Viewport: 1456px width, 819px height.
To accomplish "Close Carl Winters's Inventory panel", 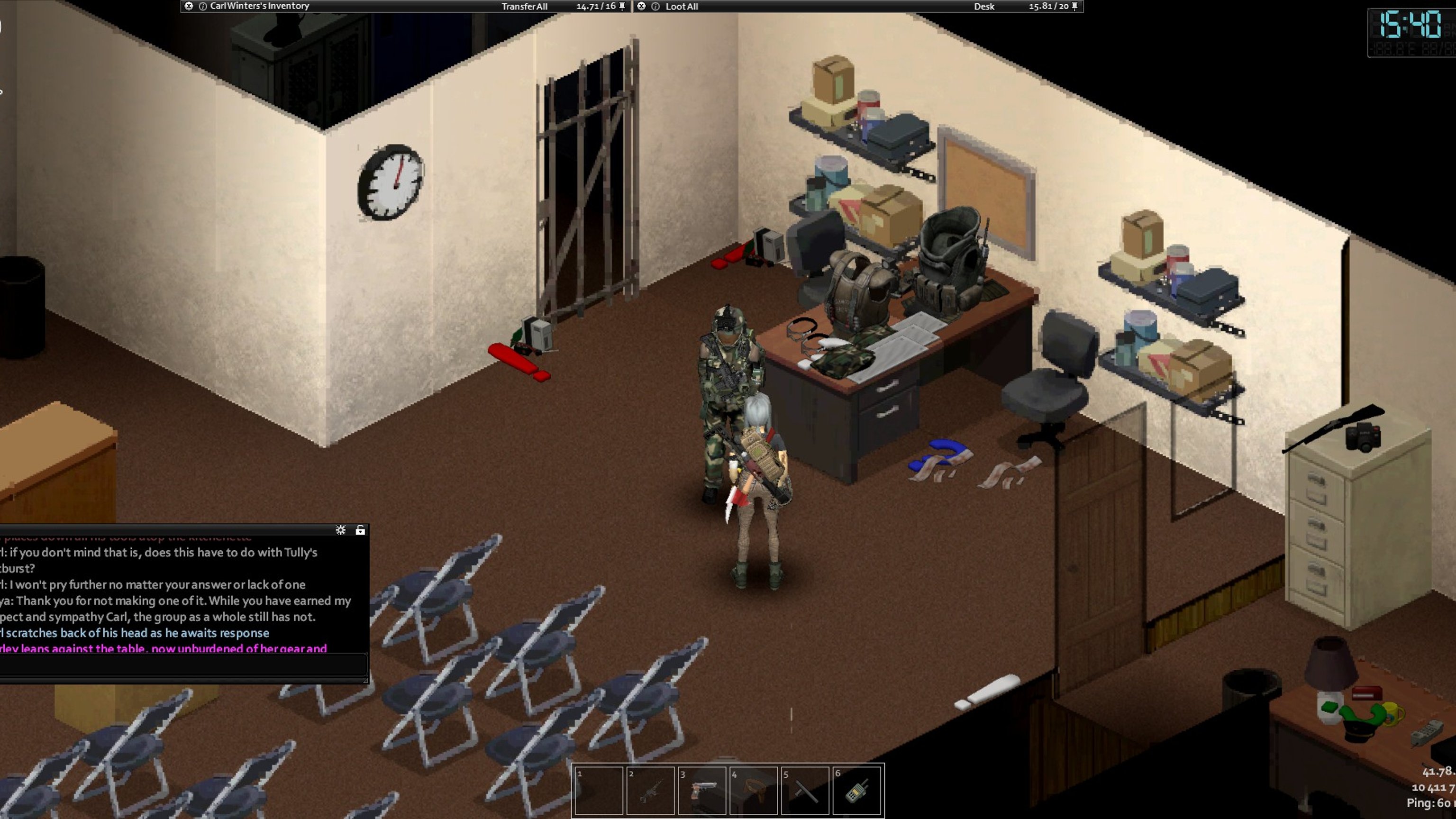I will pos(189,6).
